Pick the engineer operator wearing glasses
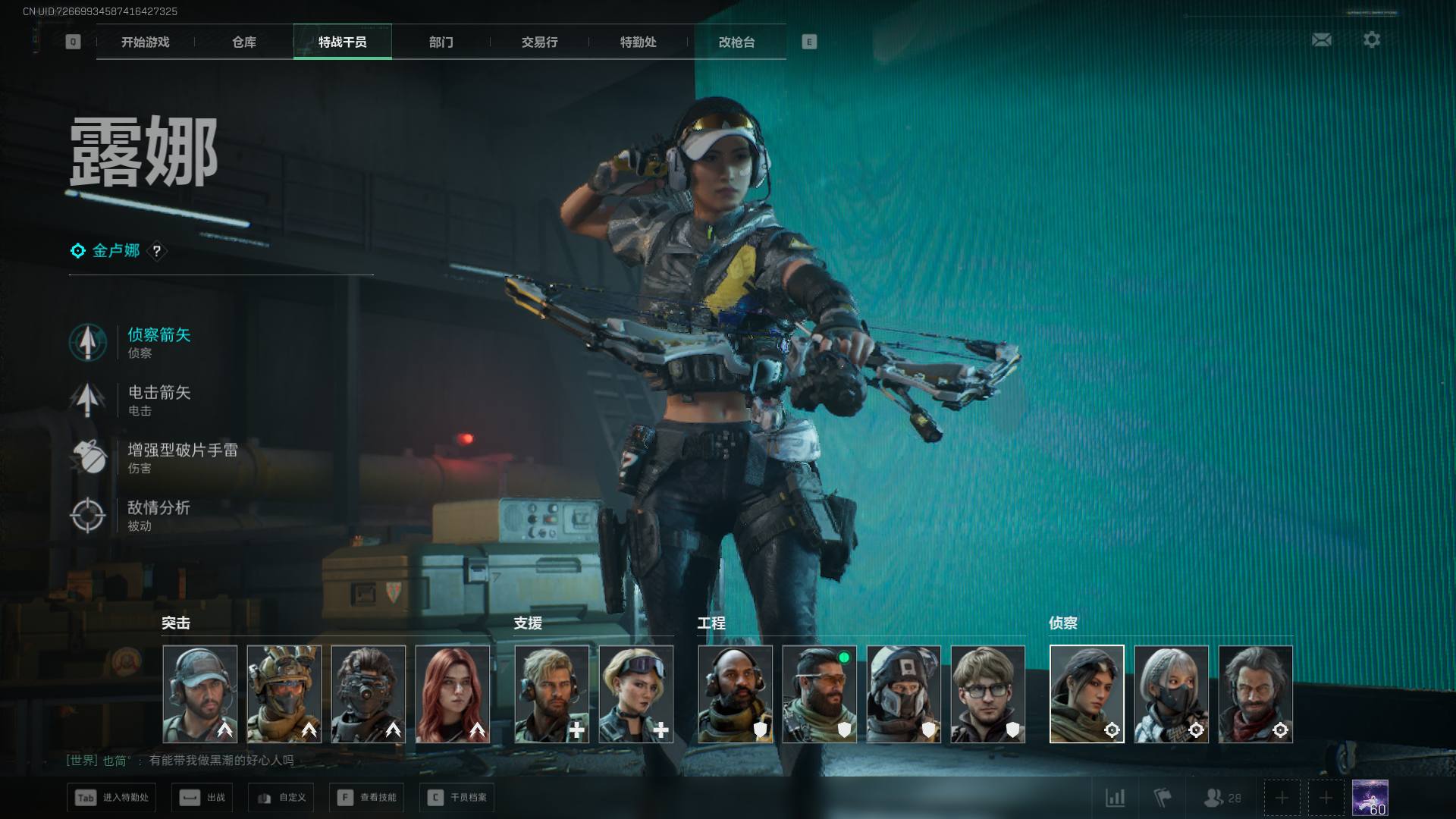This screenshot has width=1456, height=819. click(x=987, y=694)
